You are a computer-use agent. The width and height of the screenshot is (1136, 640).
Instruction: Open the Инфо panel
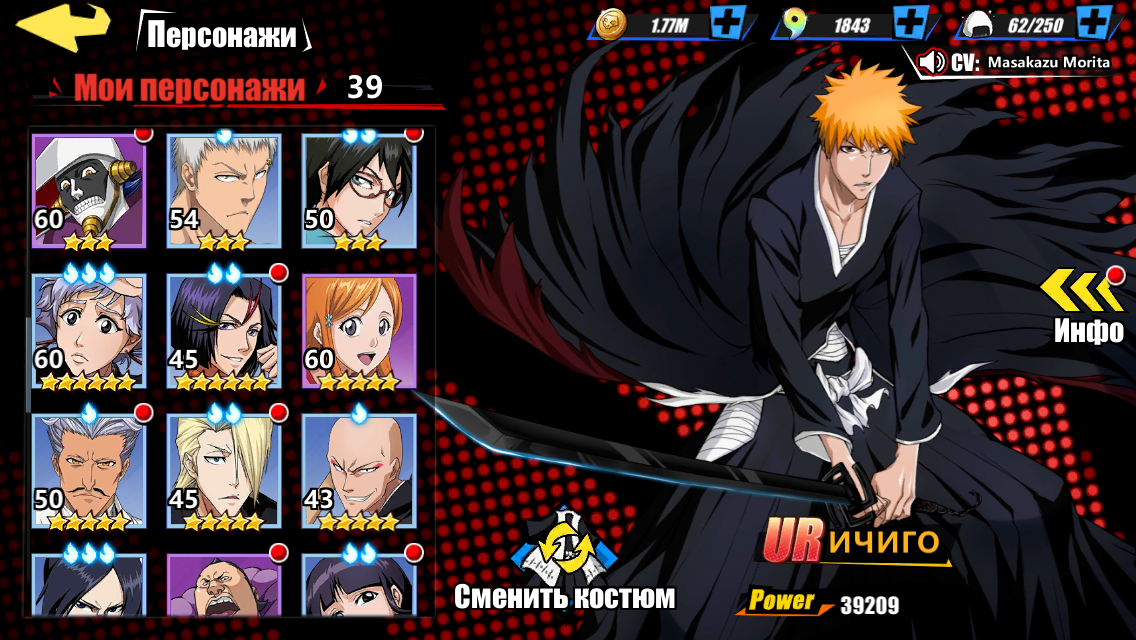click(1088, 304)
